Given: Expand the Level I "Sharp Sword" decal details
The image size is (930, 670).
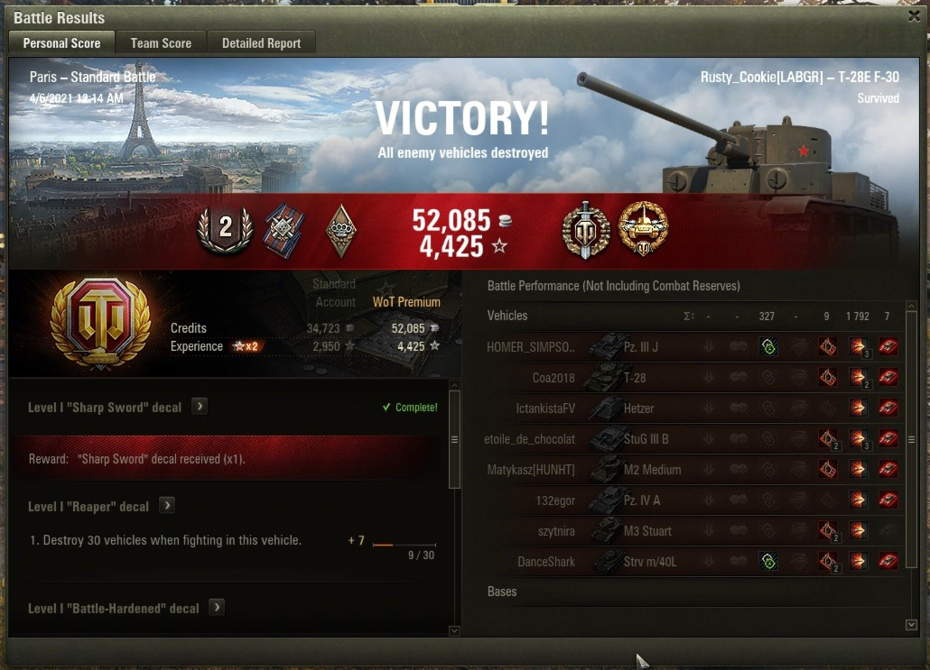Looking at the screenshot, I should [200, 407].
